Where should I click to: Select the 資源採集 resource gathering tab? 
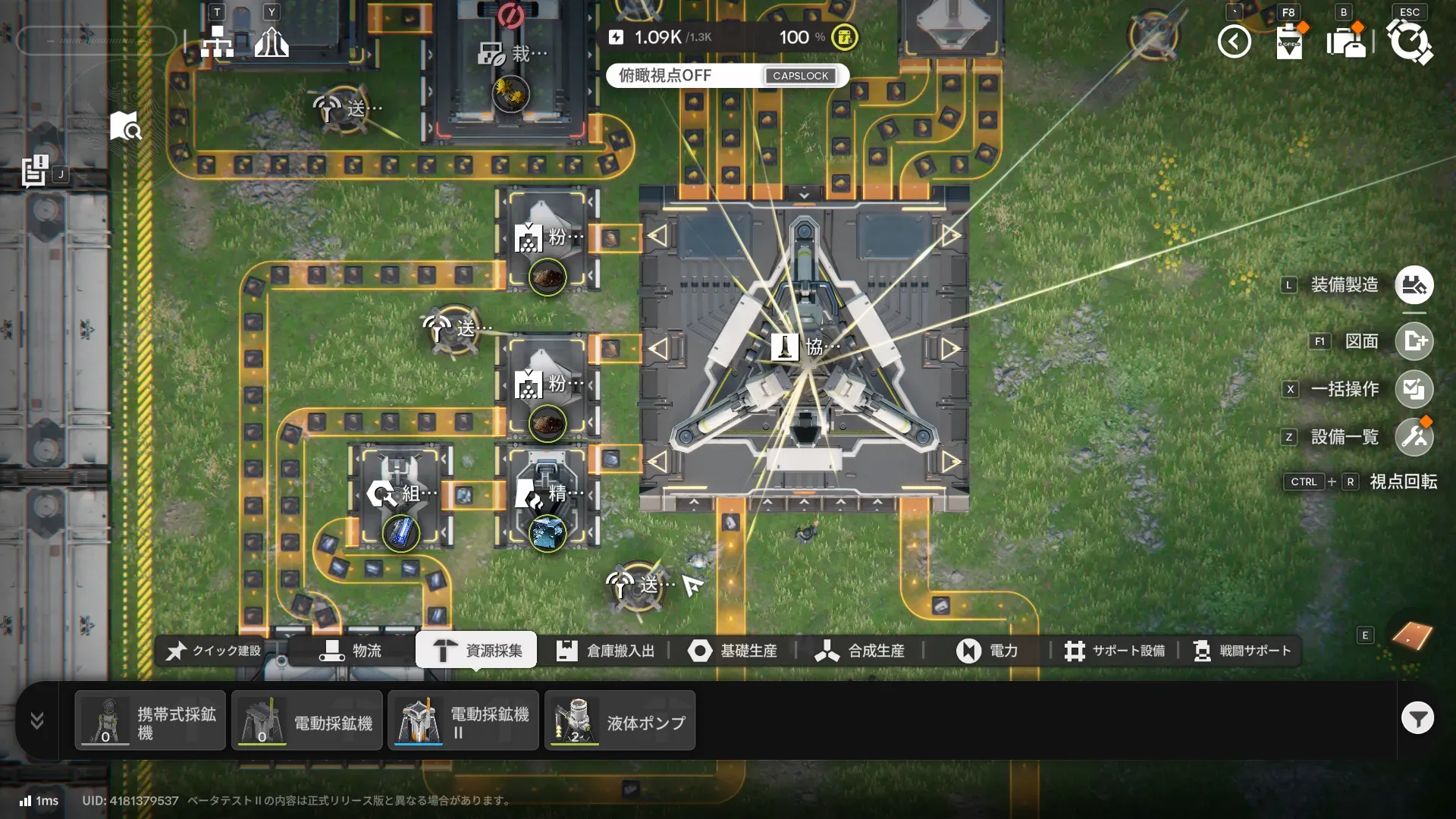[x=476, y=651]
